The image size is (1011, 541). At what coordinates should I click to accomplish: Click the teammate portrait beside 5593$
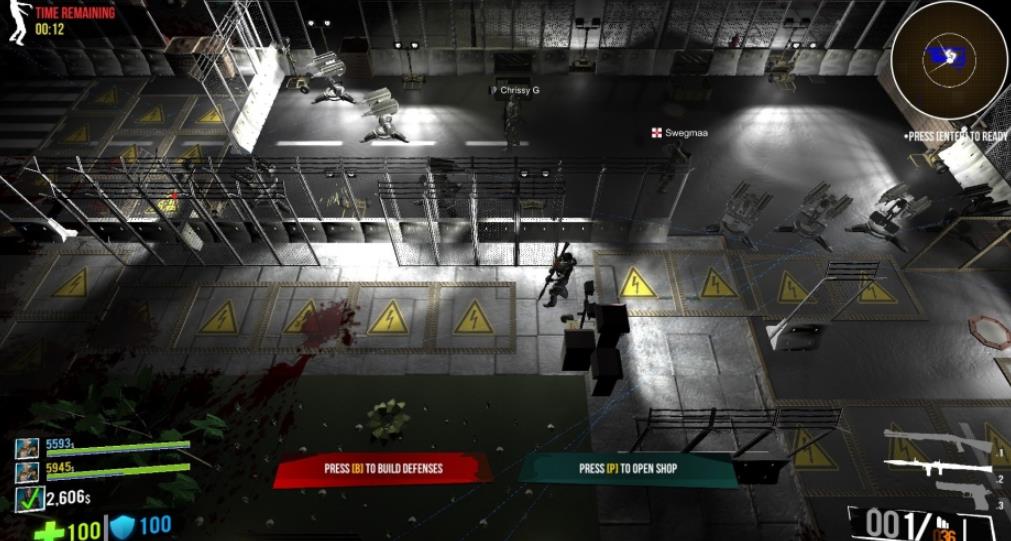[27, 448]
